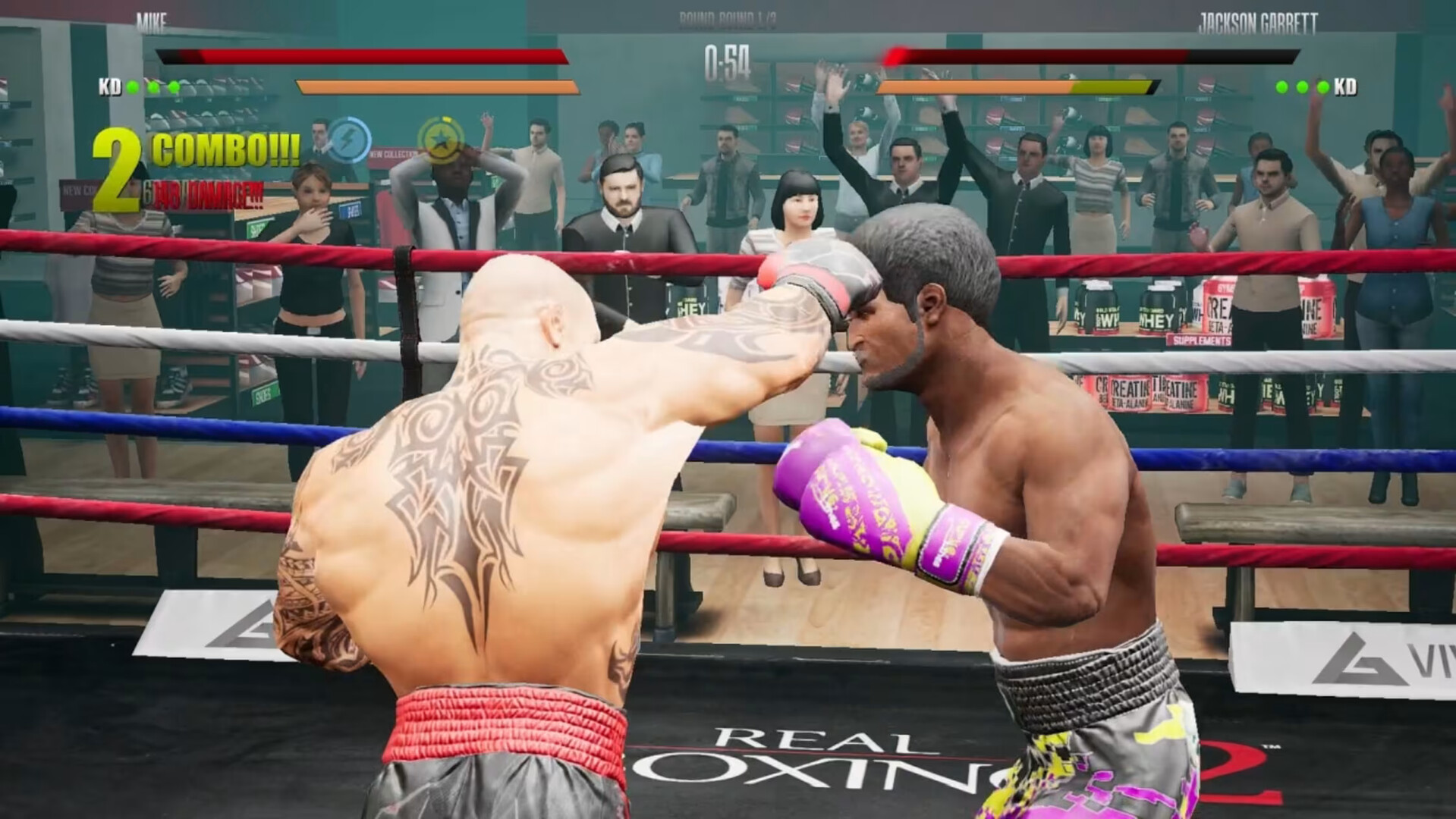Expand the ROUND 1/3 header banner
This screenshot has height=819, width=1456.
pos(727,17)
